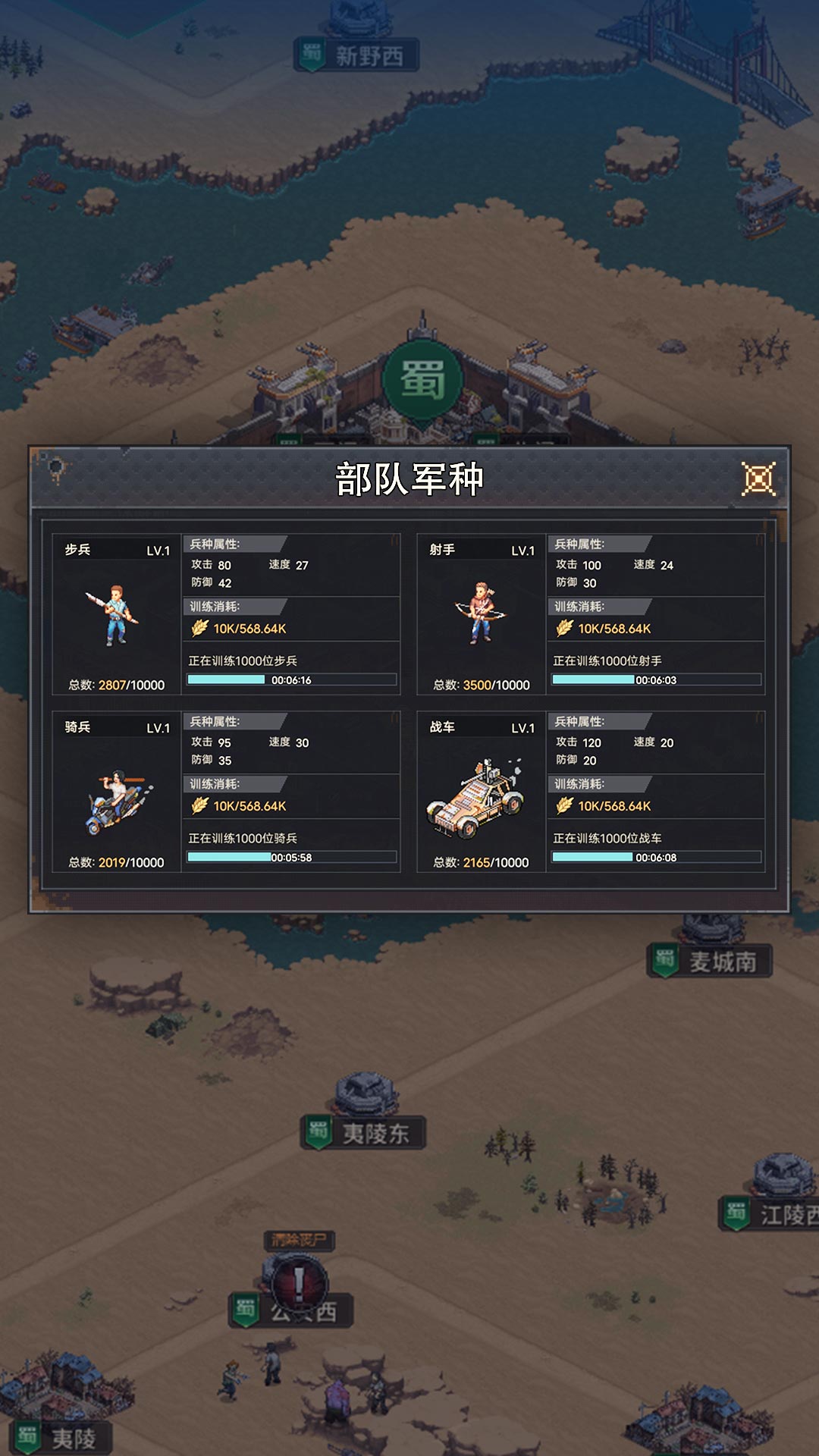Close the 部队军种 troop panel
This screenshot has height=1456, width=819.
pyautogui.click(x=758, y=479)
